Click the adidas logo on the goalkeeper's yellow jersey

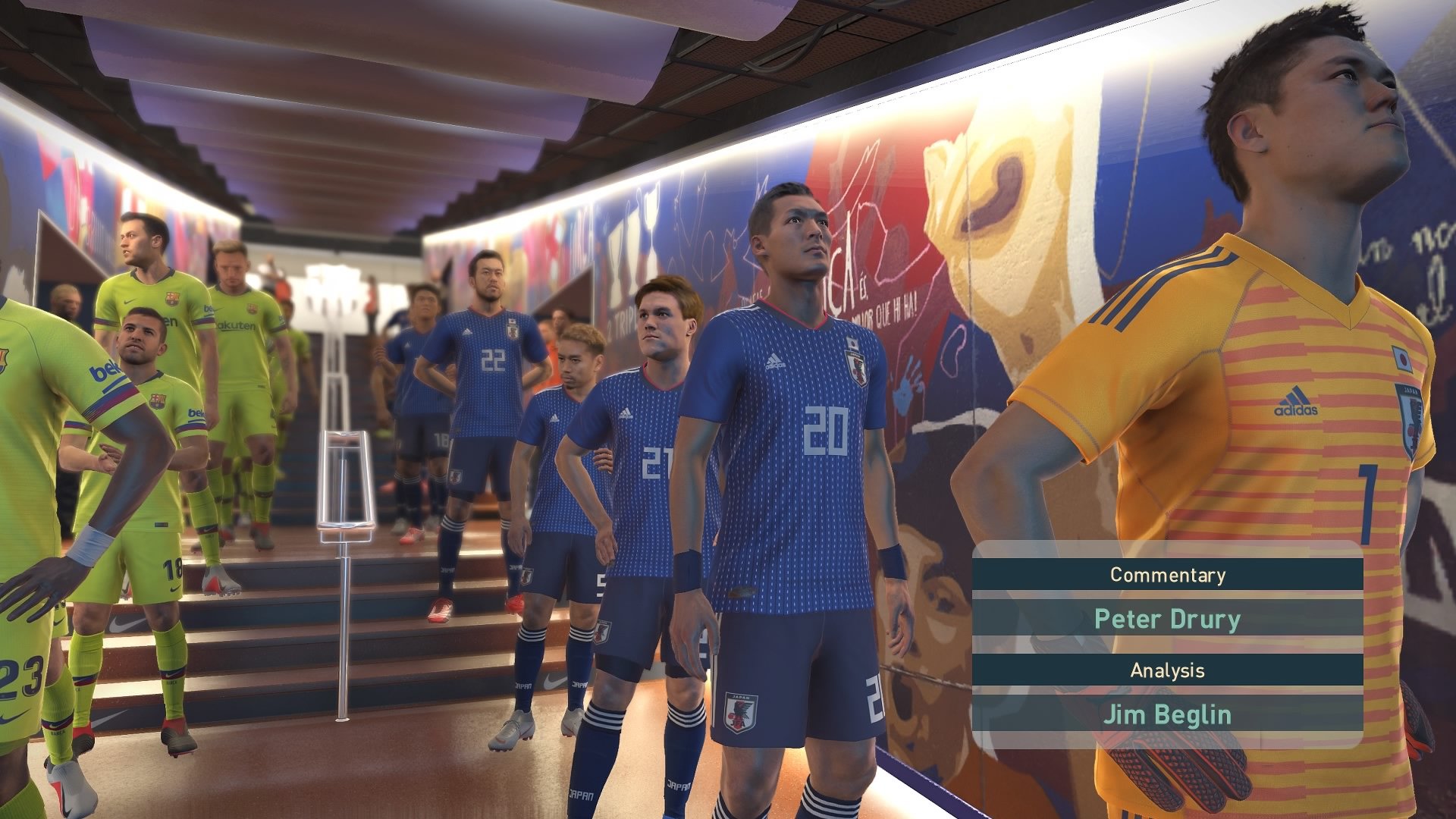click(1295, 400)
